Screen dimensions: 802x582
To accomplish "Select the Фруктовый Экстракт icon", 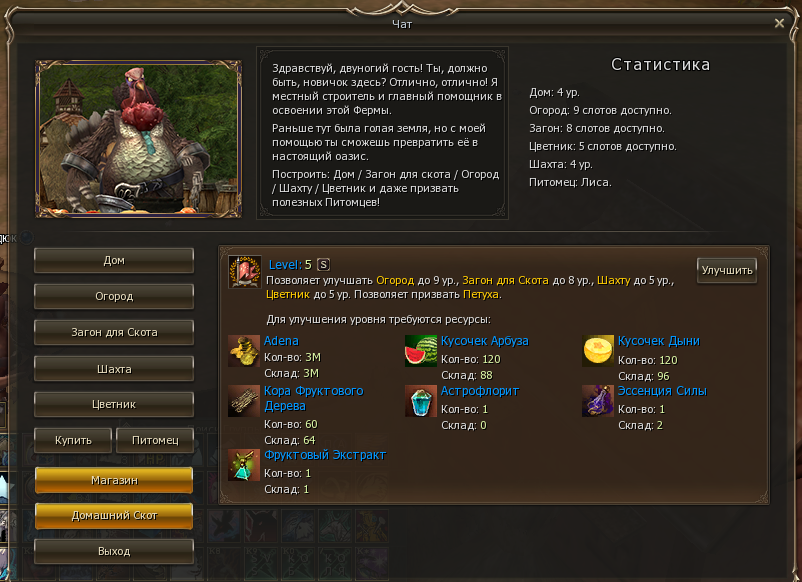I will [244, 465].
